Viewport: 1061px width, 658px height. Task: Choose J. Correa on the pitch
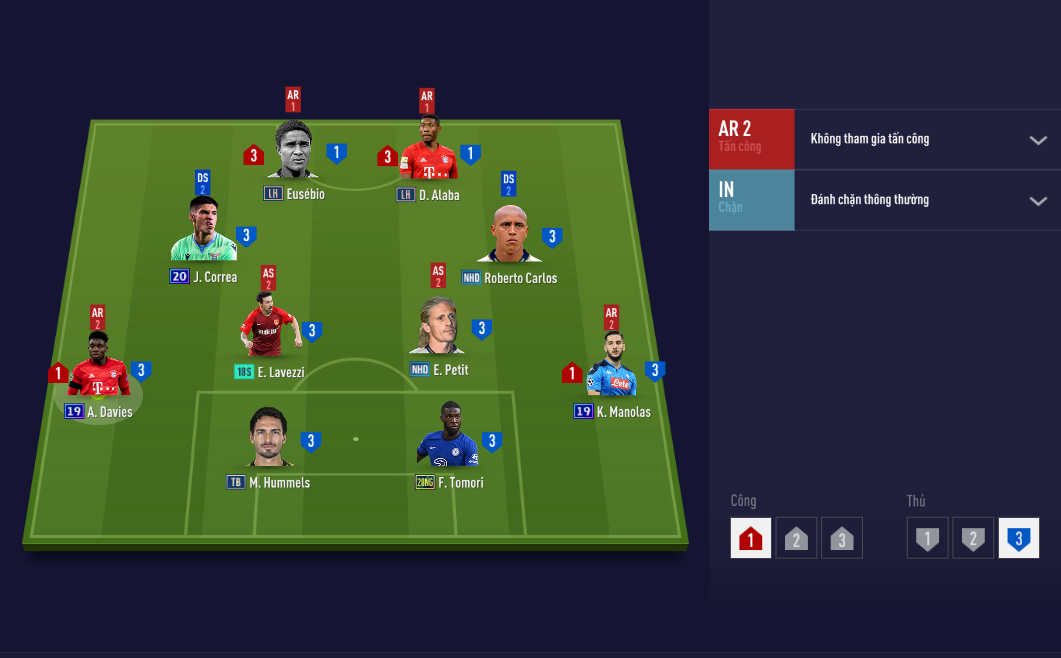click(203, 232)
